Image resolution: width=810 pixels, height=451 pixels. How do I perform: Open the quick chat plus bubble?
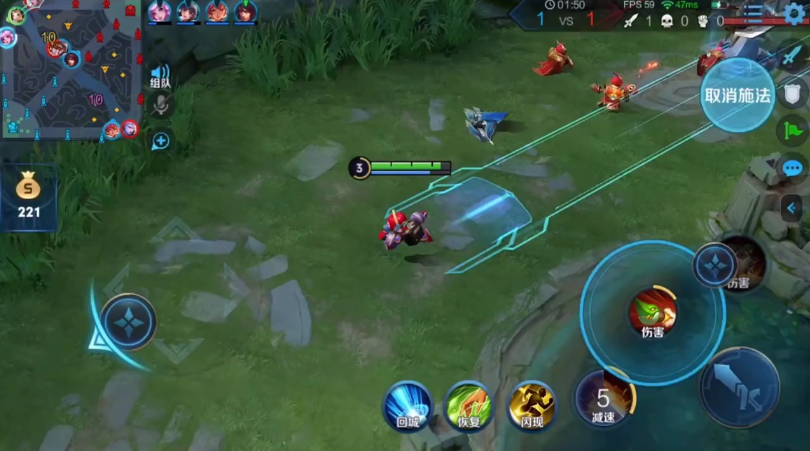coord(160,141)
